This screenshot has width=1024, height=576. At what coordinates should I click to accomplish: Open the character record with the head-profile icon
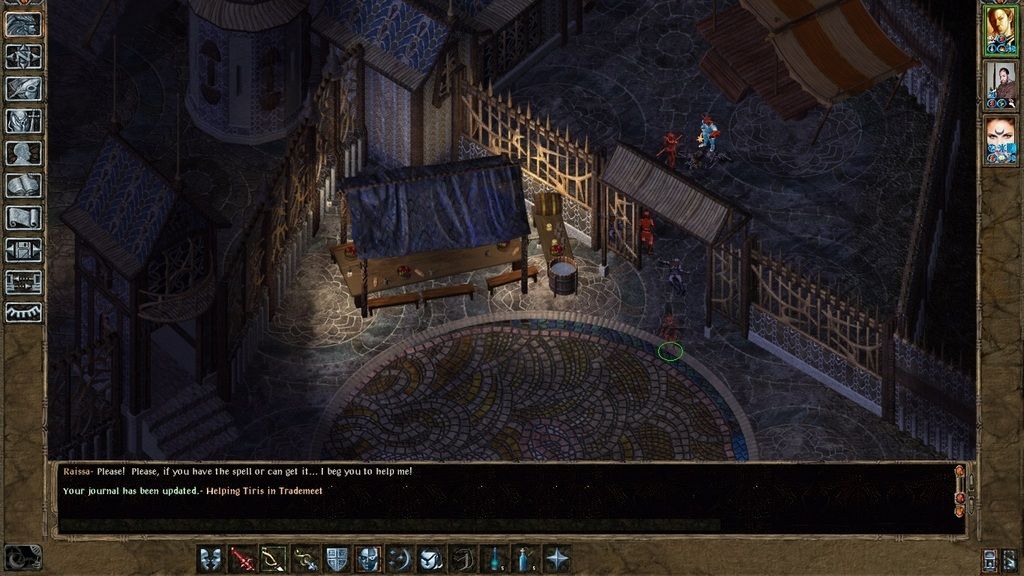[x=23, y=153]
